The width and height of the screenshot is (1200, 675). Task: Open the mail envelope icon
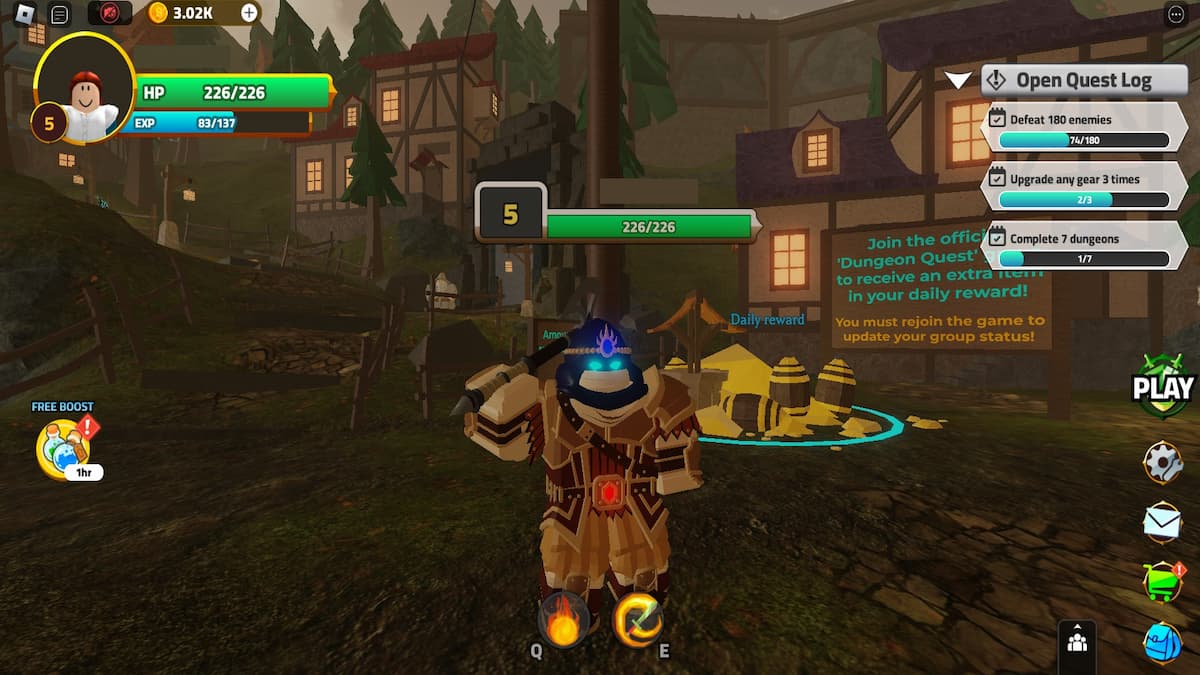(x=1162, y=521)
